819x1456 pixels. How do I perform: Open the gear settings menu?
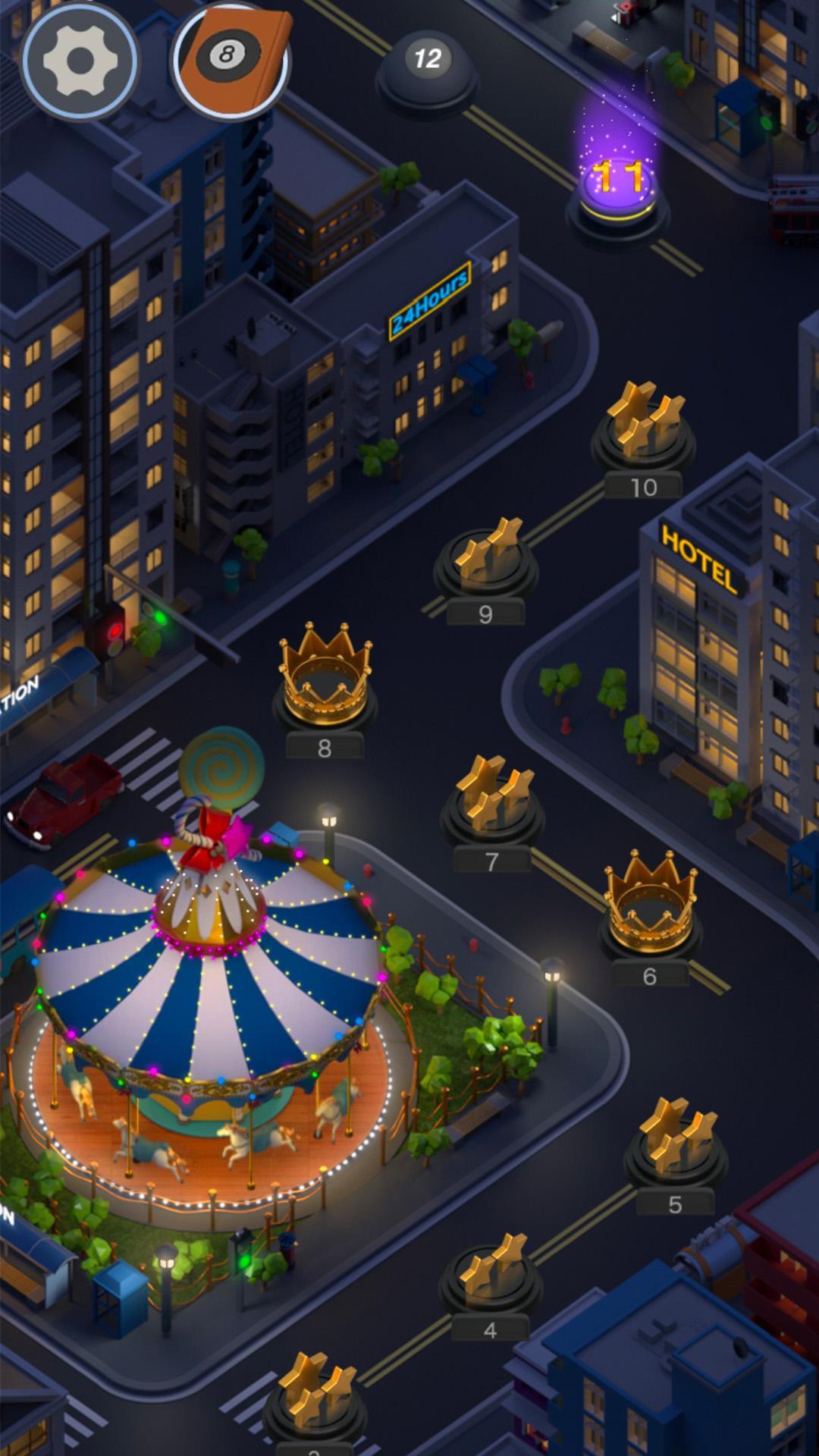click(80, 60)
